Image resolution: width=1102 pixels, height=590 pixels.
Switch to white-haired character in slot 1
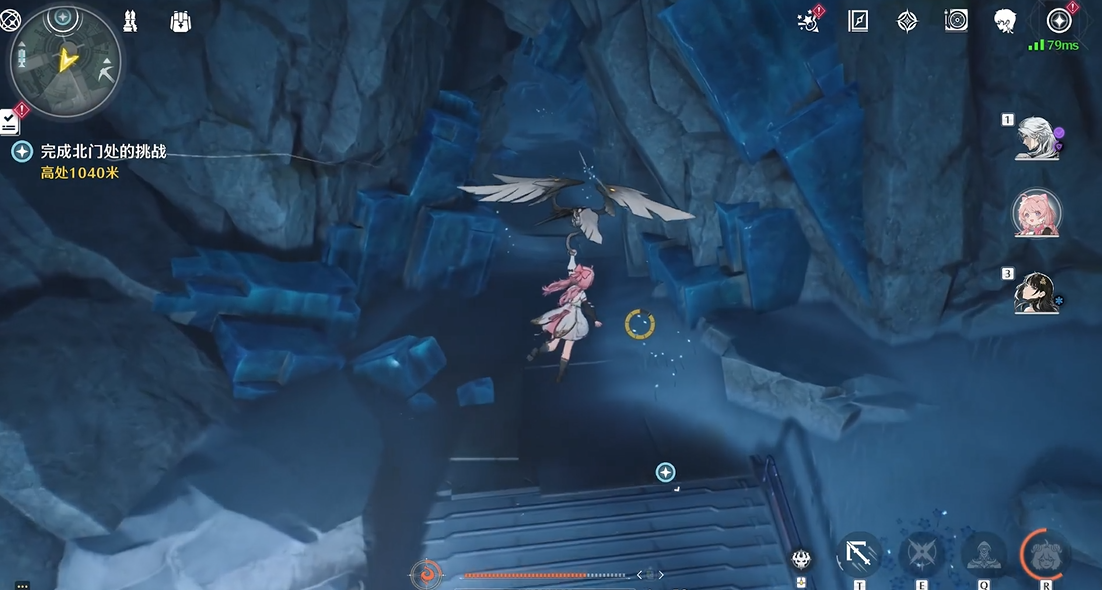coord(1036,138)
